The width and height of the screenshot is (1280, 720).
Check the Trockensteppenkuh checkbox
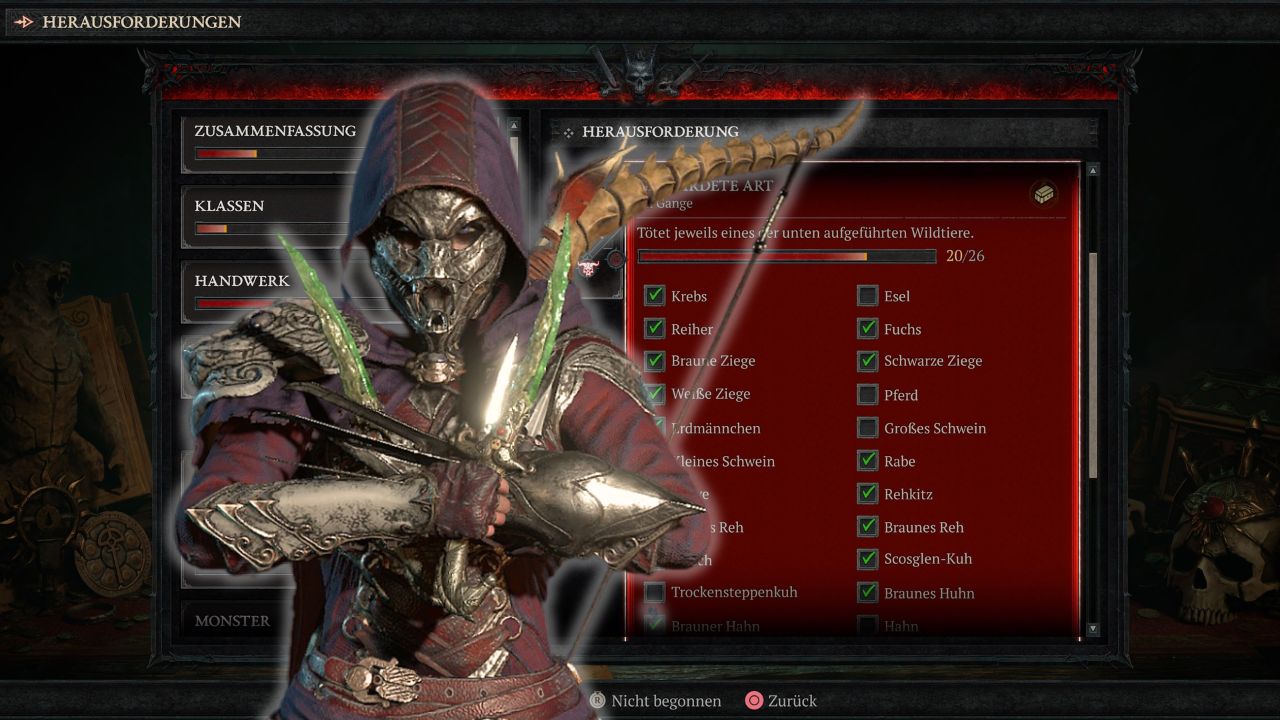pyautogui.click(x=656, y=592)
